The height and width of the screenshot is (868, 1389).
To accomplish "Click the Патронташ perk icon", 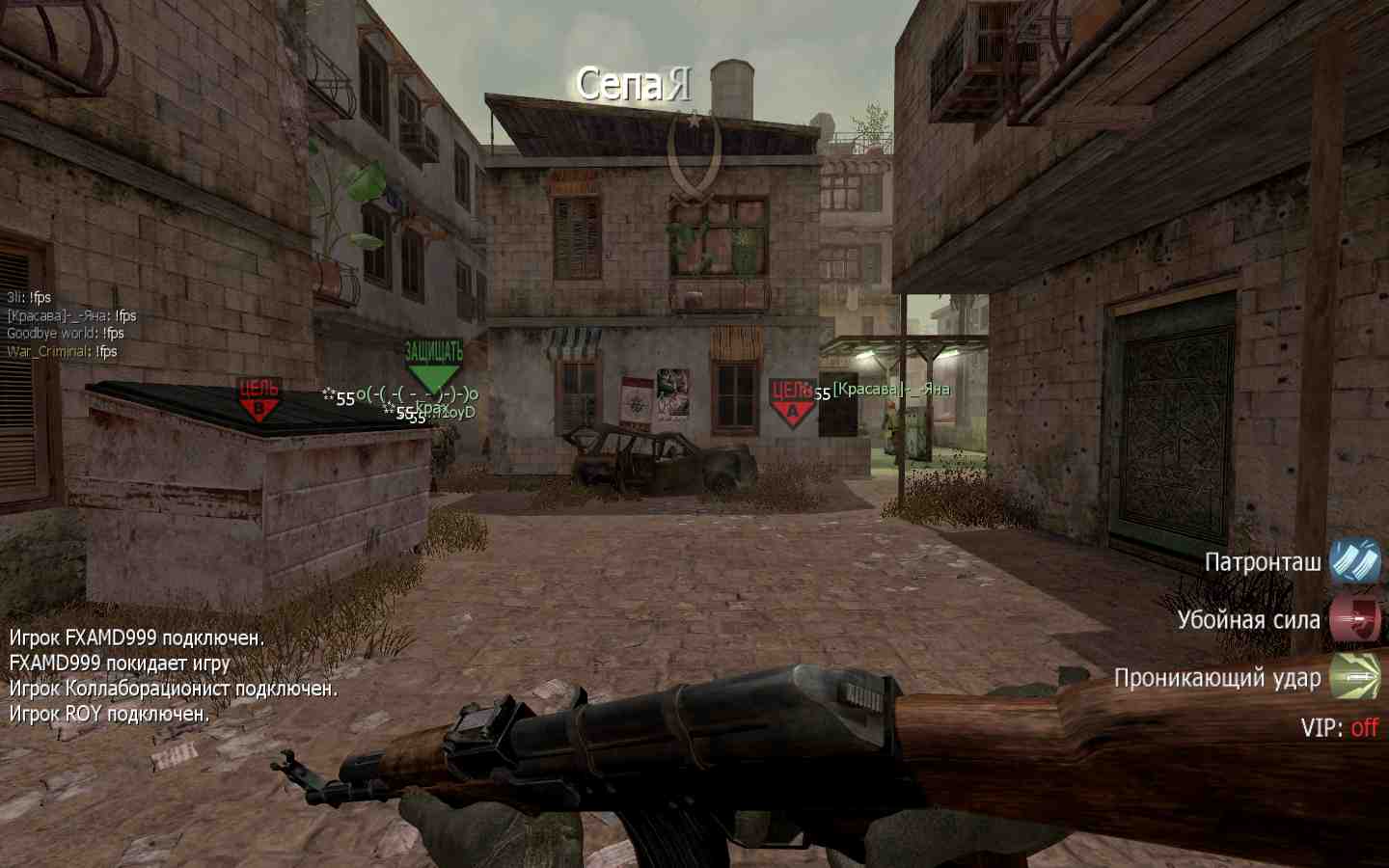I will tap(1355, 560).
